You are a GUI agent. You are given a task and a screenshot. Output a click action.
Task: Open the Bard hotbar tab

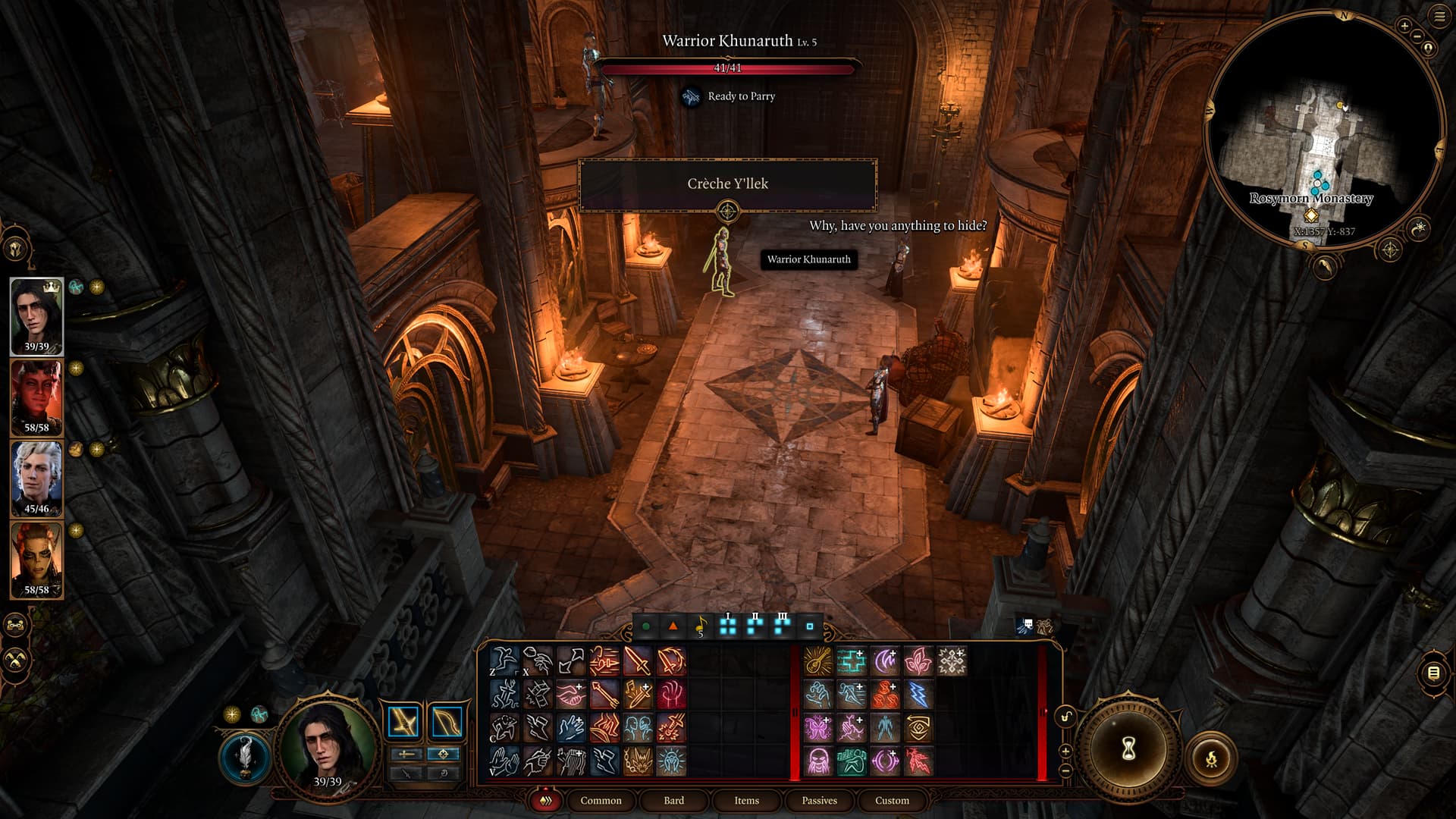pyautogui.click(x=673, y=800)
